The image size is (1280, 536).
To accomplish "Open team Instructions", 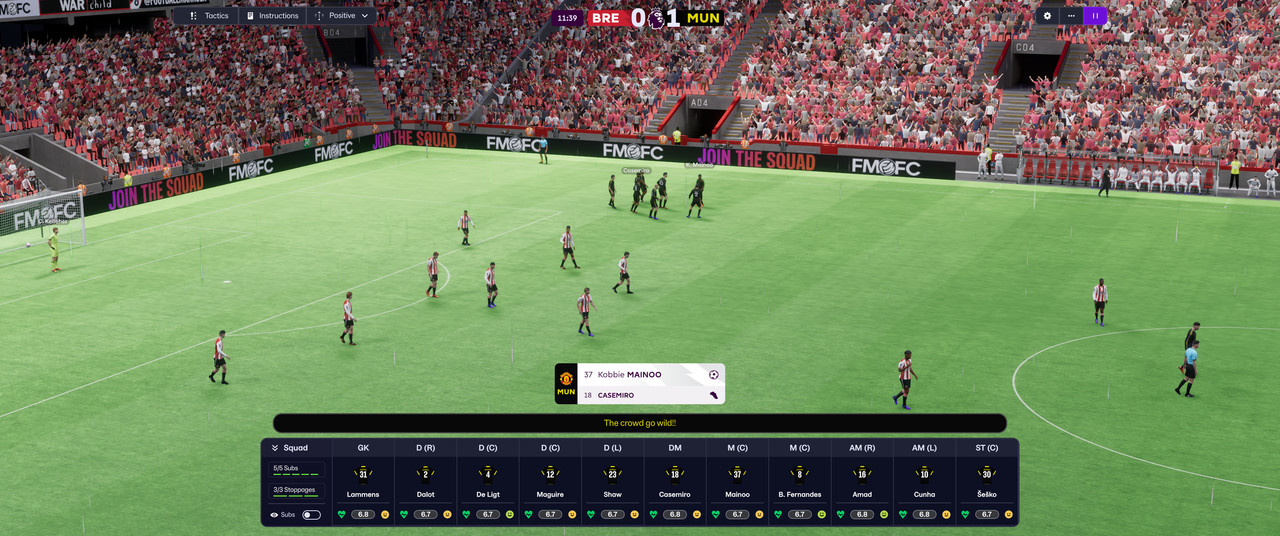I will click(270, 16).
